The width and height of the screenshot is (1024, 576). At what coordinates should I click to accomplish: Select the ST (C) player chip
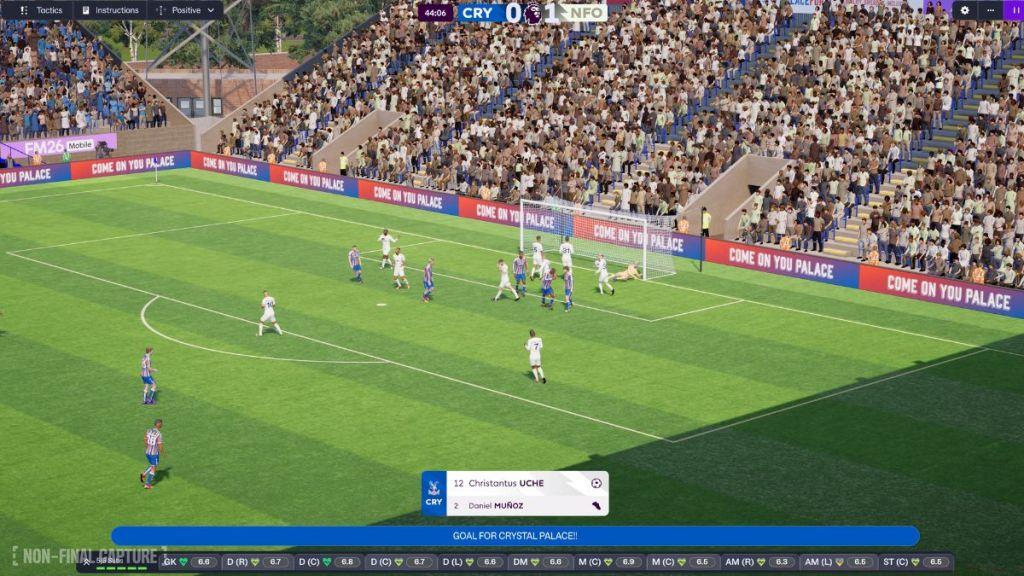click(917, 562)
